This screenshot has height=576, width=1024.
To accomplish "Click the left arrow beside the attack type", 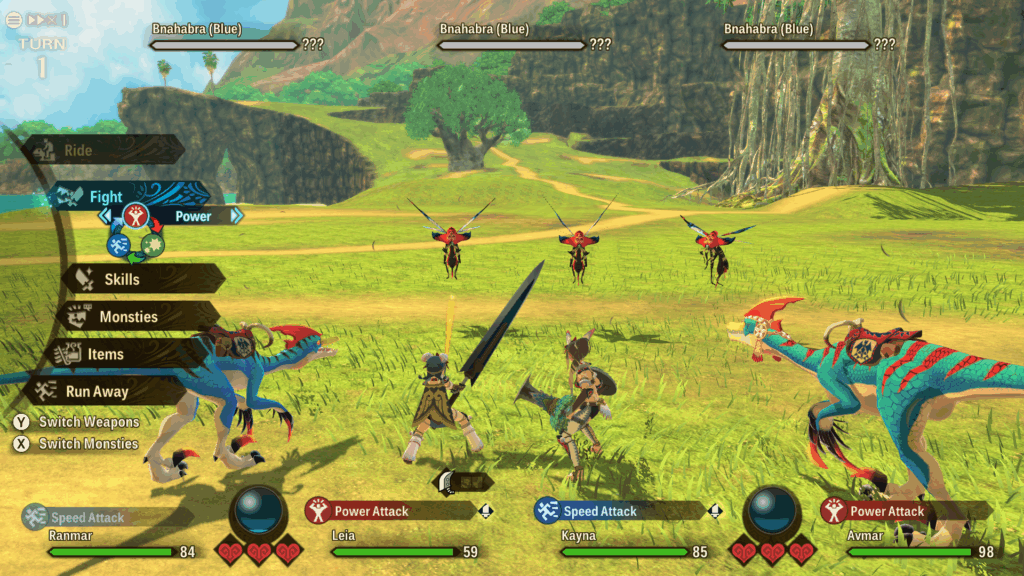I will [x=104, y=215].
